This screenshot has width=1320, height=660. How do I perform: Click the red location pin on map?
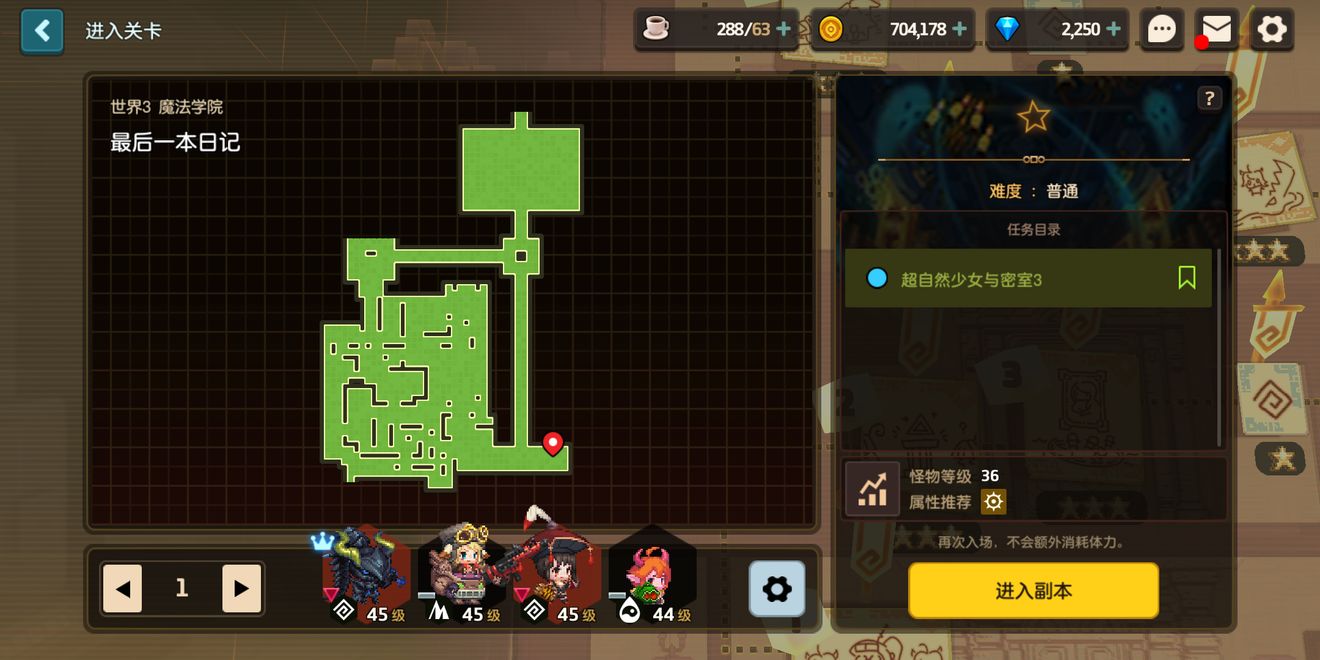pyautogui.click(x=552, y=443)
